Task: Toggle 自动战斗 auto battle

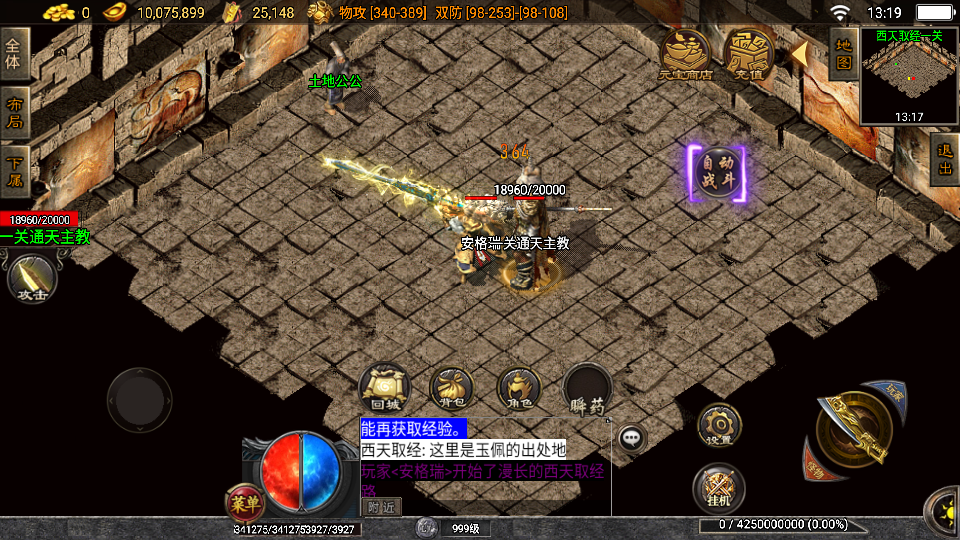Action: pyautogui.click(x=716, y=174)
